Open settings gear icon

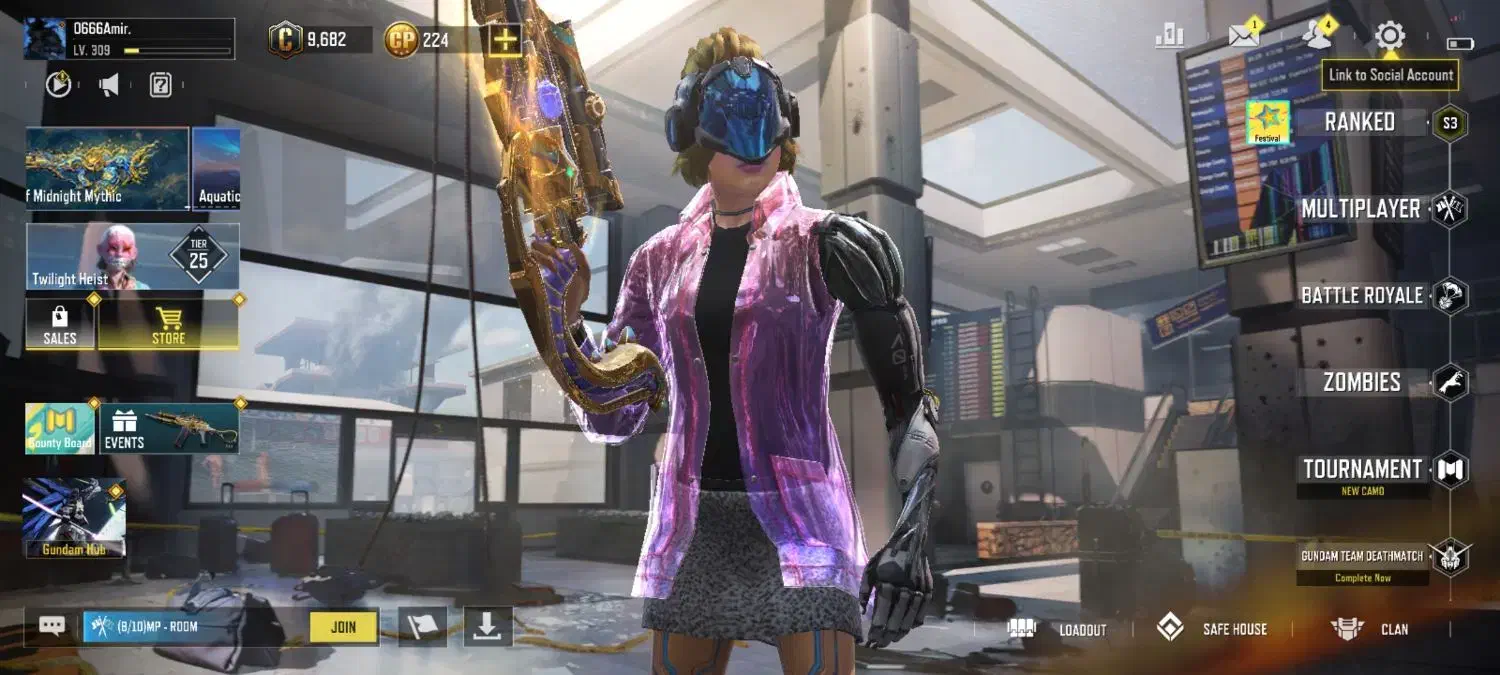click(1389, 37)
